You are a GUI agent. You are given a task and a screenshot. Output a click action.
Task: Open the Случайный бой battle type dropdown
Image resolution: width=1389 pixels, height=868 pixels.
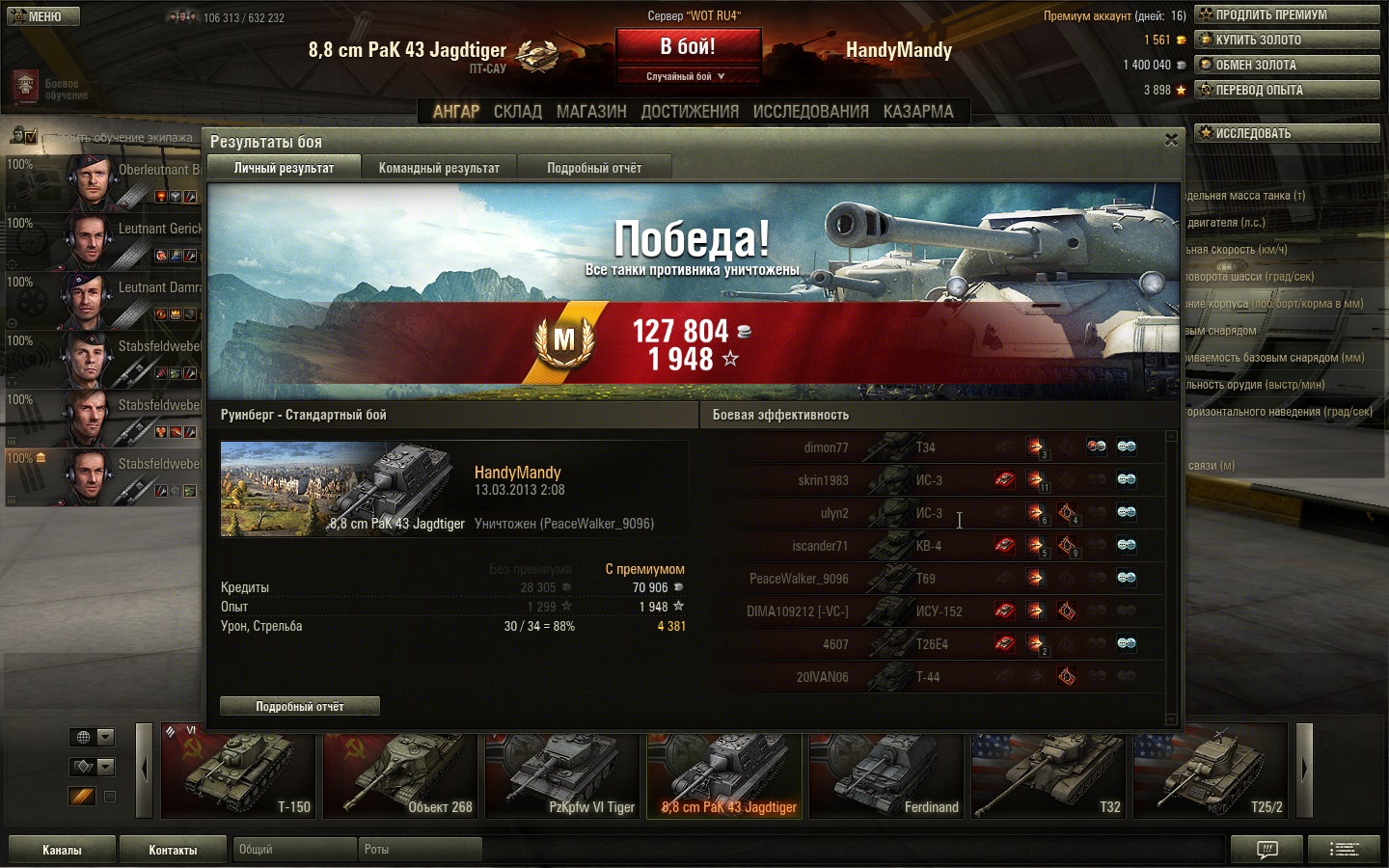(x=688, y=76)
